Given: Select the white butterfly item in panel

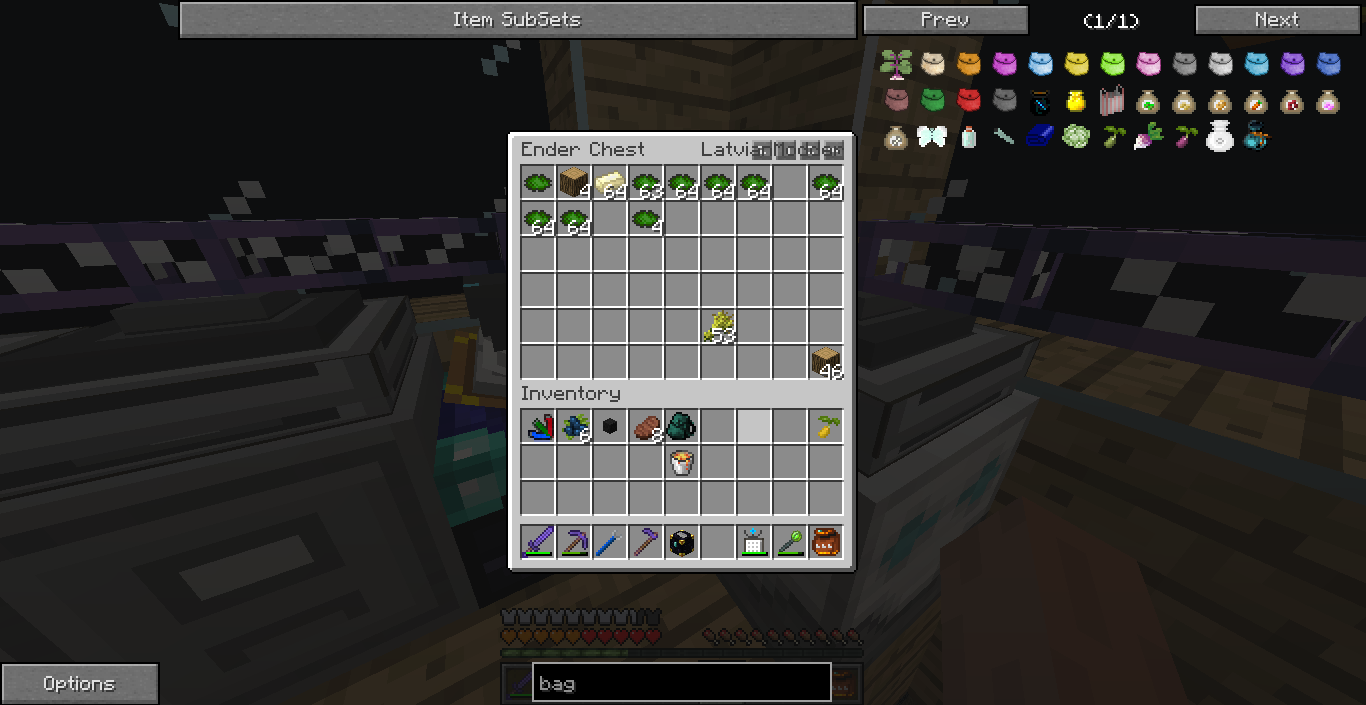Looking at the screenshot, I should pos(932,137).
